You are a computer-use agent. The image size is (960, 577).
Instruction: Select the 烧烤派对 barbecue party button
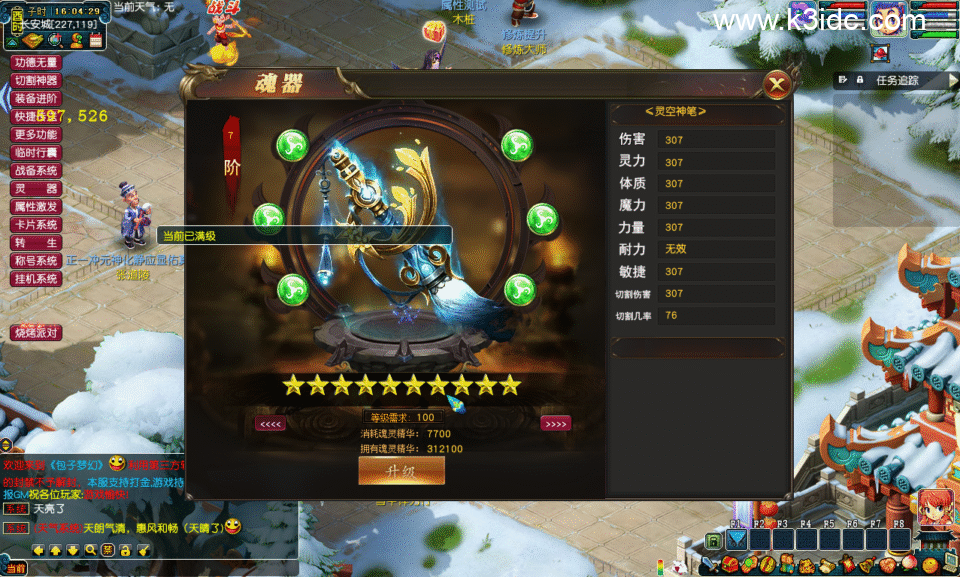(36, 332)
